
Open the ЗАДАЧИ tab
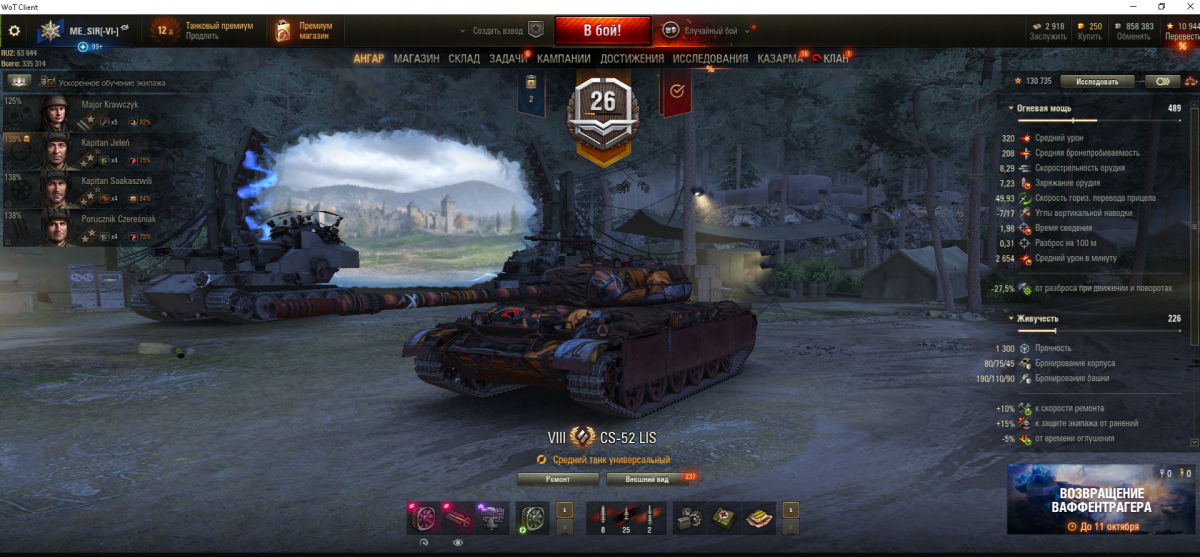(x=508, y=59)
